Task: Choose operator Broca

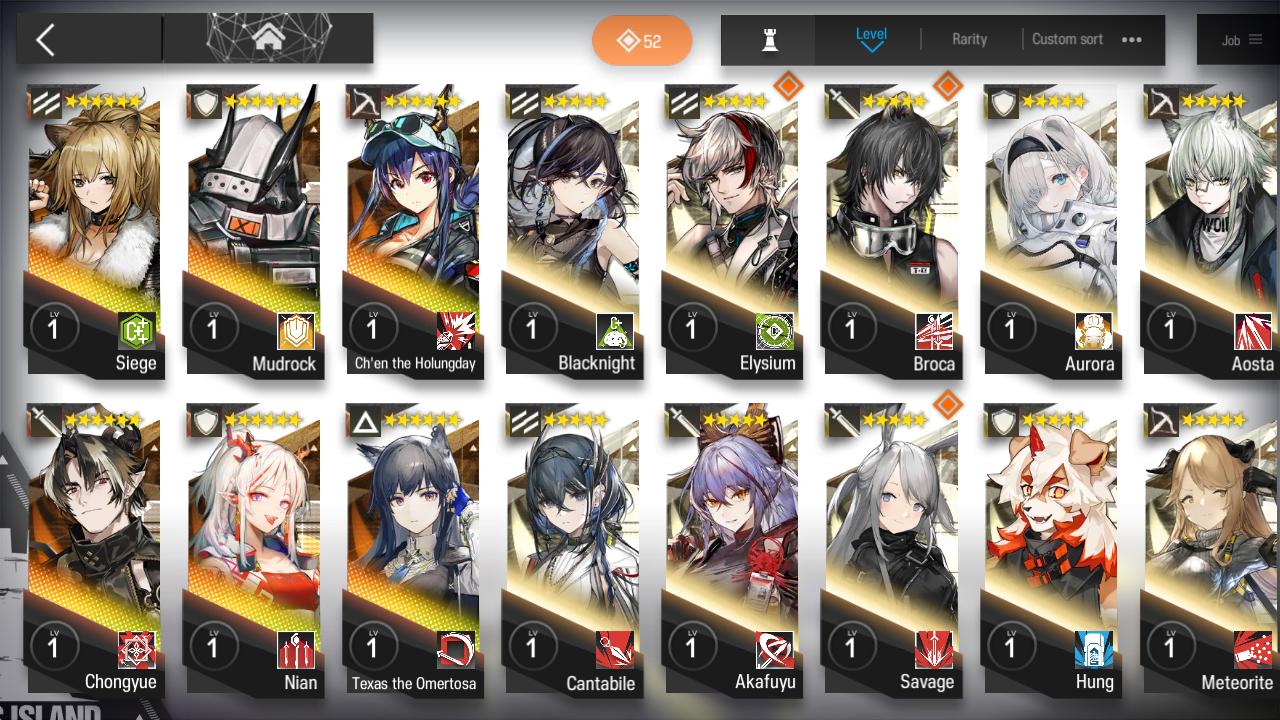Action: (x=892, y=230)
